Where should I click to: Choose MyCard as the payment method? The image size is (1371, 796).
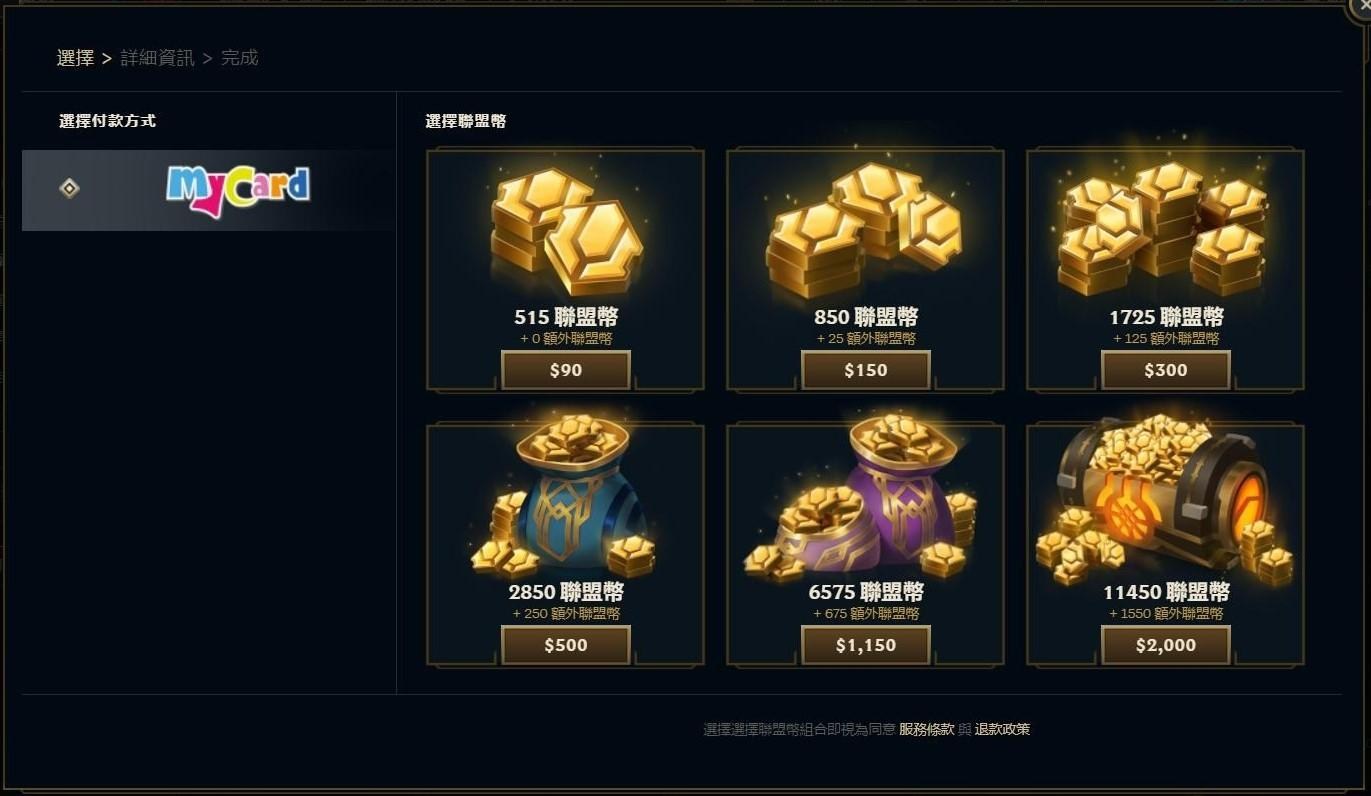pos(207,190)
